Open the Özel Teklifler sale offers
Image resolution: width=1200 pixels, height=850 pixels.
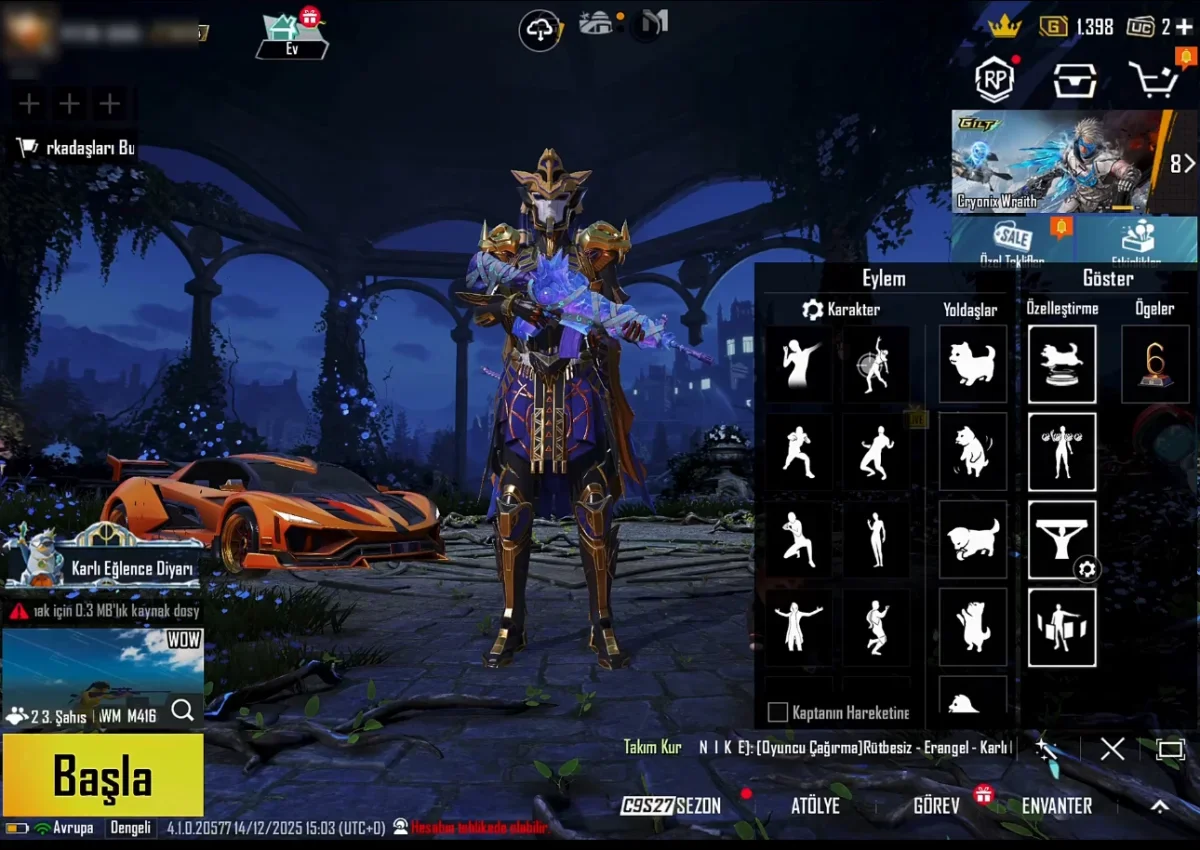click(x=1012, y=242)
